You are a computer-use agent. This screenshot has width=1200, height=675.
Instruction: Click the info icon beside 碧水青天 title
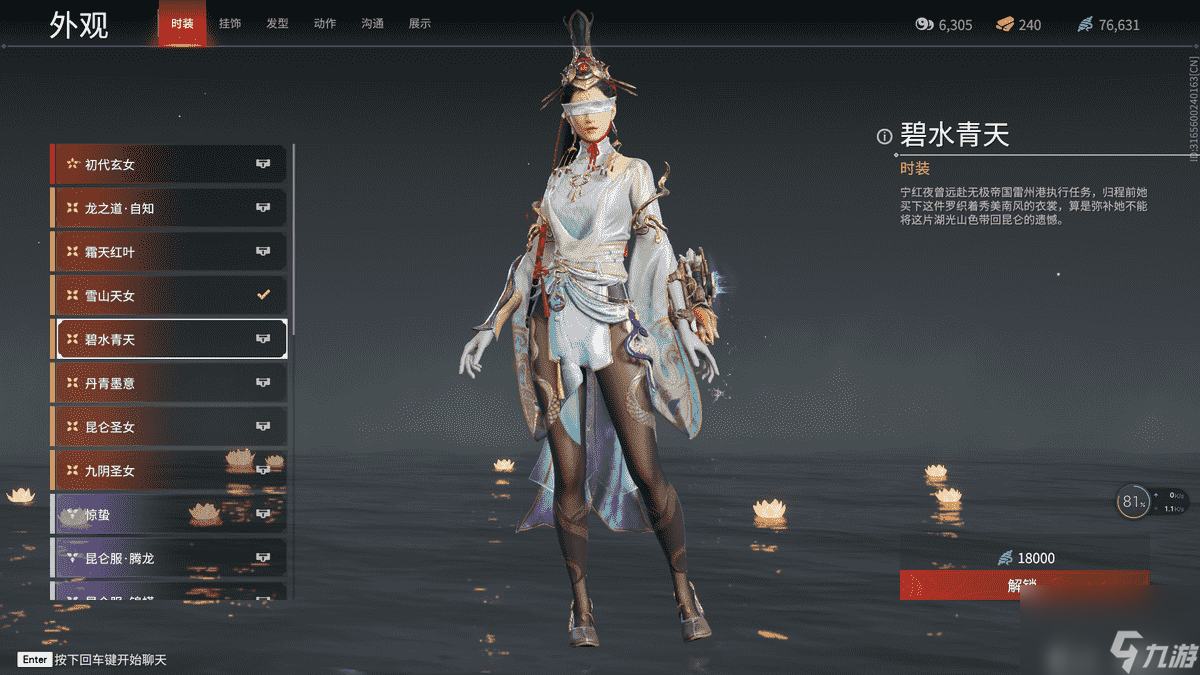884,137
